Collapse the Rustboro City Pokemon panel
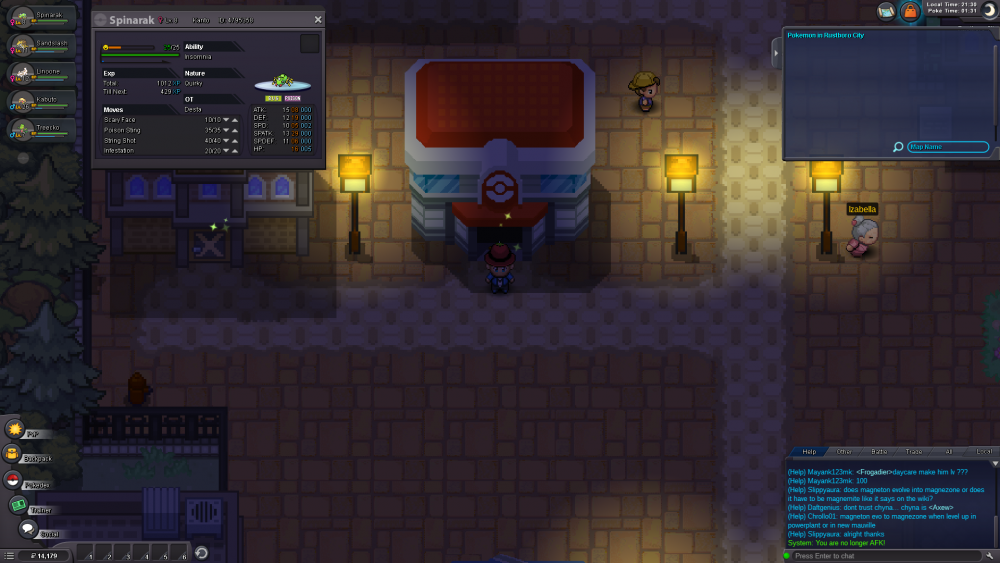The height and width of the screenshot is (563, 1000). (777, 54)
